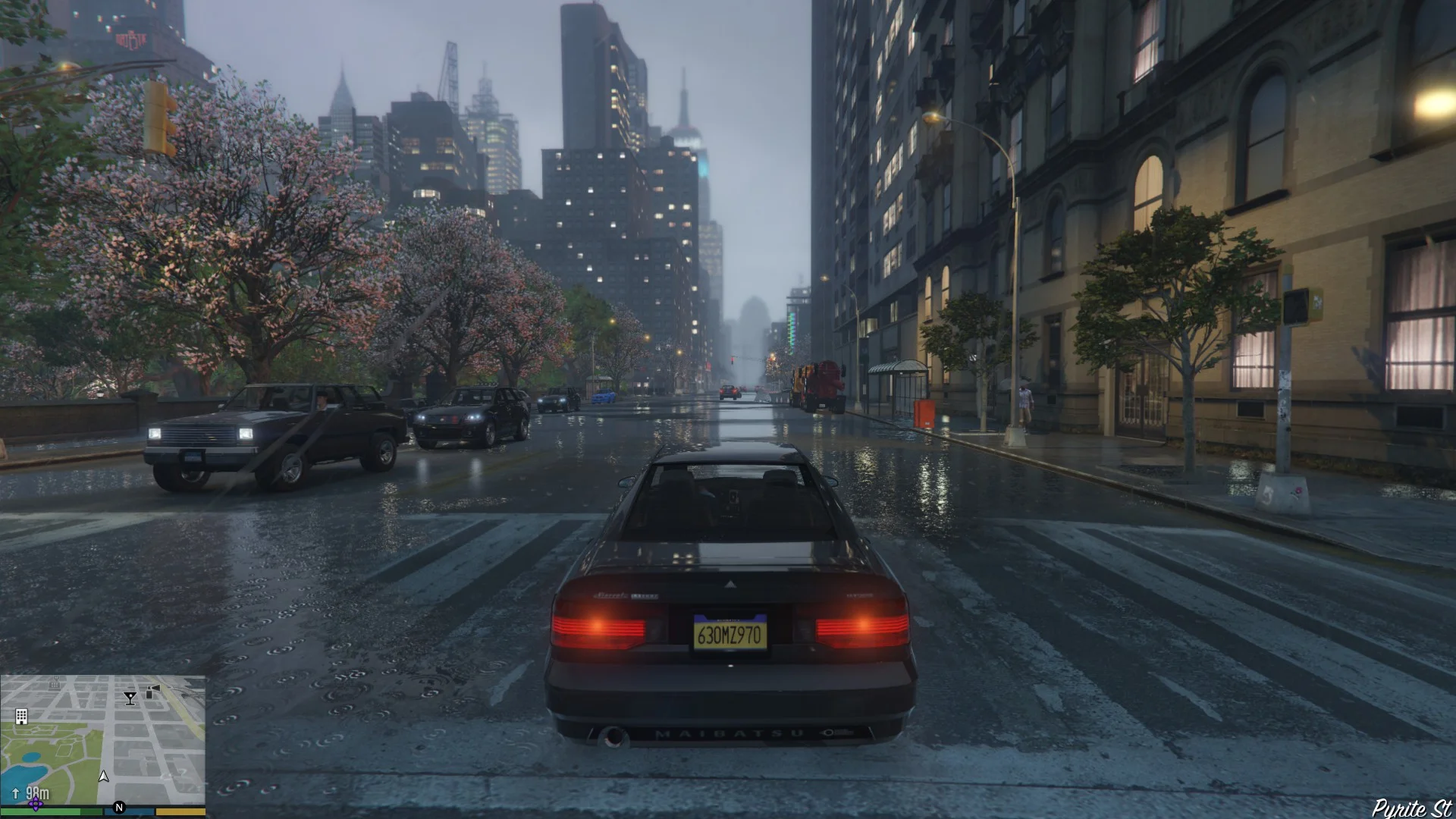Select the purple waypoint marker on minimap
Image resolution: width=1456 pixels, height=819 pixels.
point(35,804)
